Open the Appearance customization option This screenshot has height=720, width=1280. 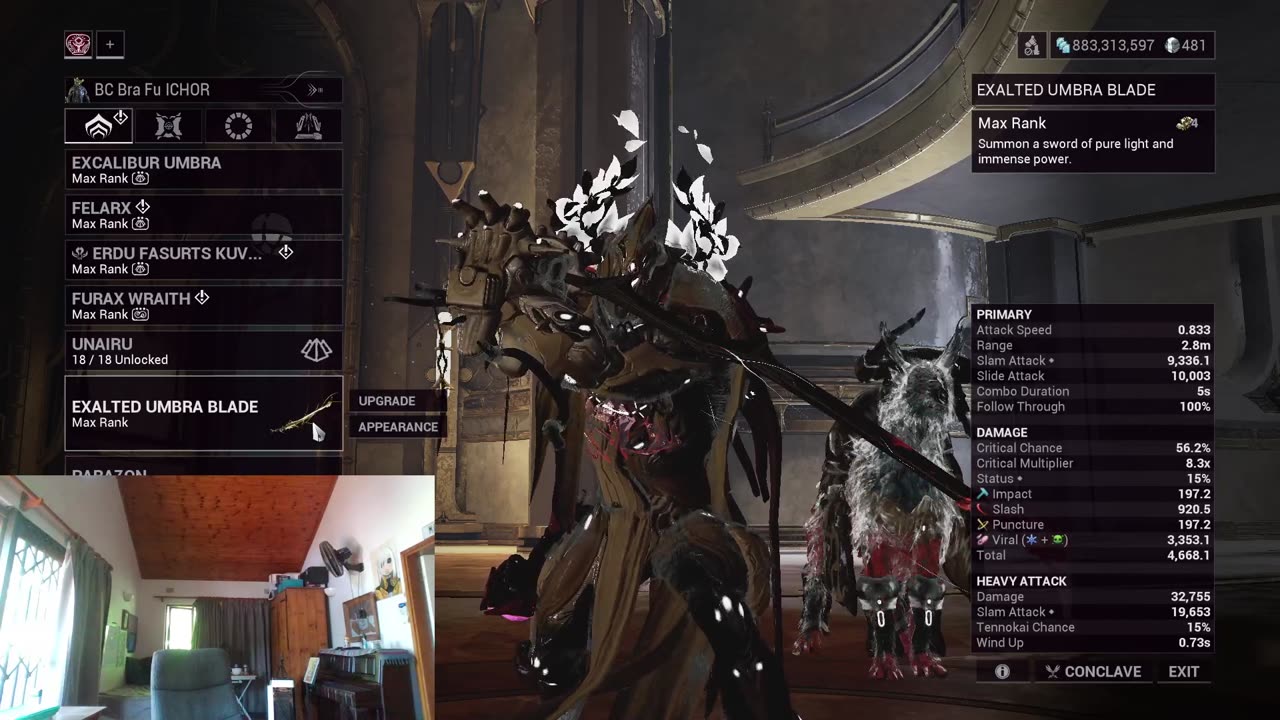398,427
